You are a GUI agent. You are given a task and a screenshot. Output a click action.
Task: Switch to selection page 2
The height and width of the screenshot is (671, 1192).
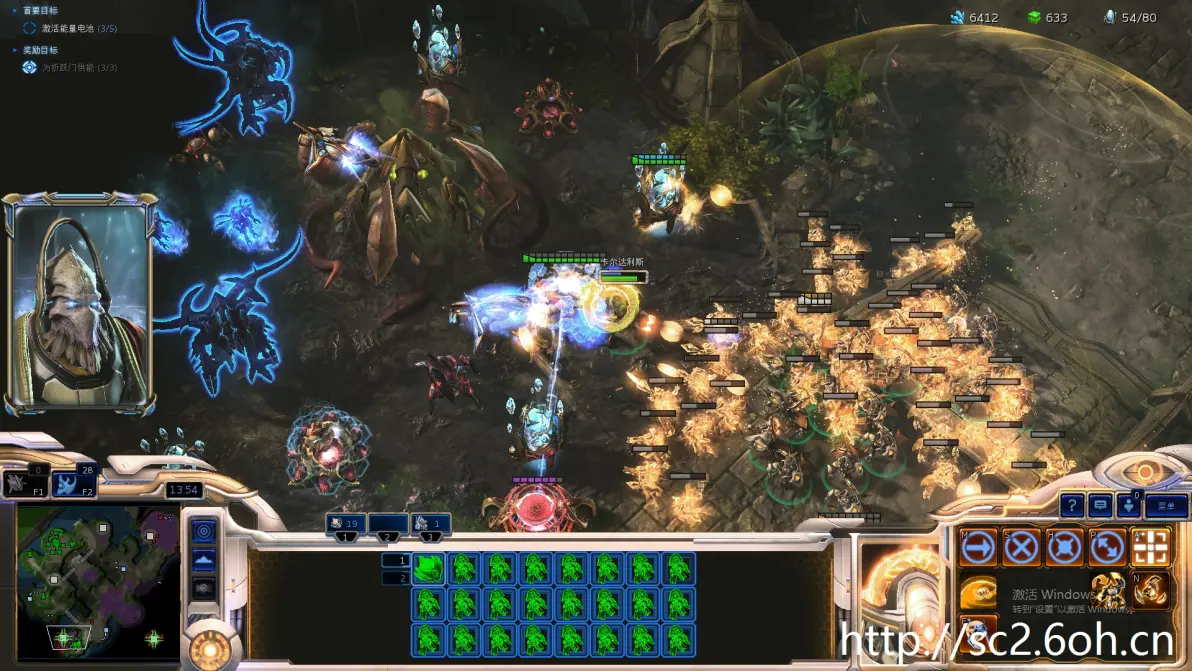click(396, 578)
